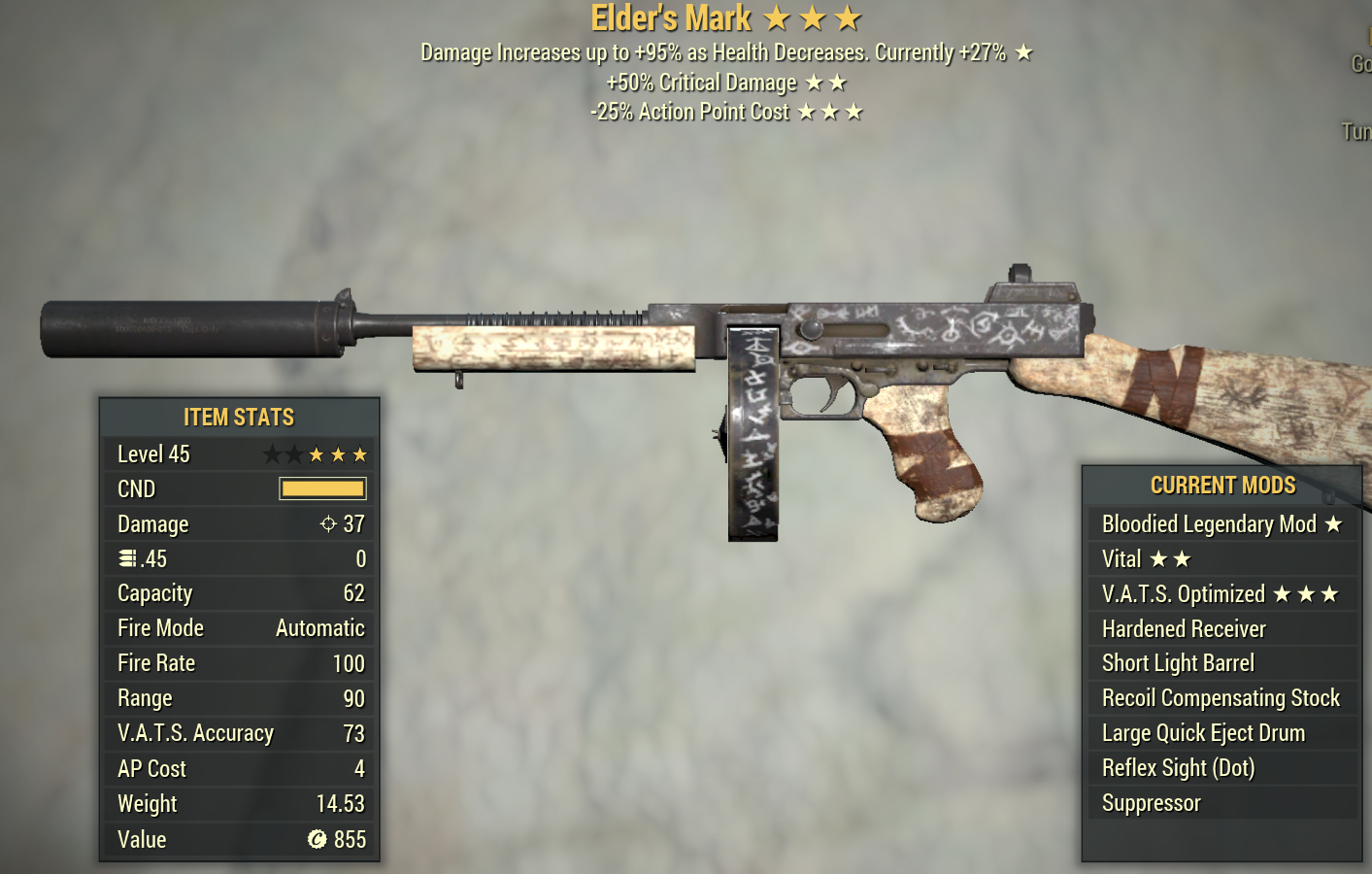Click the Reflex Sight (Dot) mod
The image size is (1372, 874).
tap(1221, 768)
